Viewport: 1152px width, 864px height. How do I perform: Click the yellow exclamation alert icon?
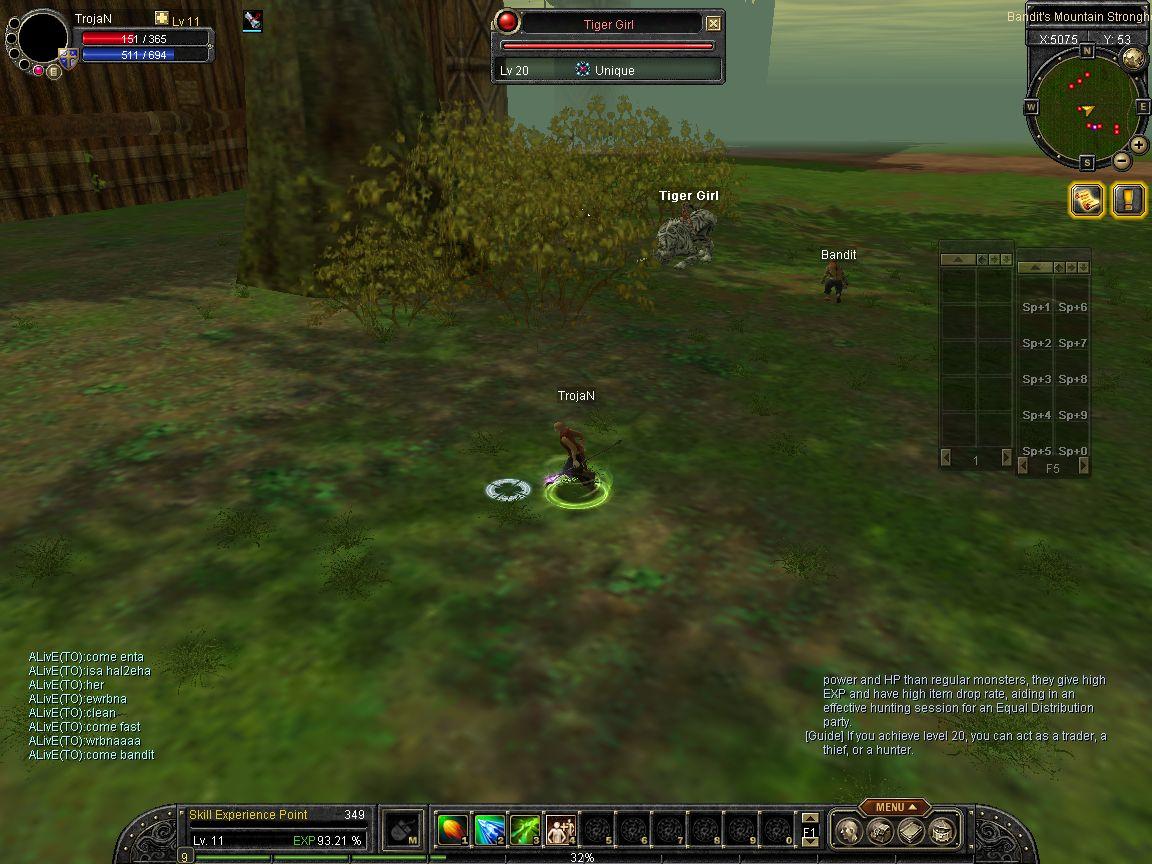click(x=1128, y=200)
